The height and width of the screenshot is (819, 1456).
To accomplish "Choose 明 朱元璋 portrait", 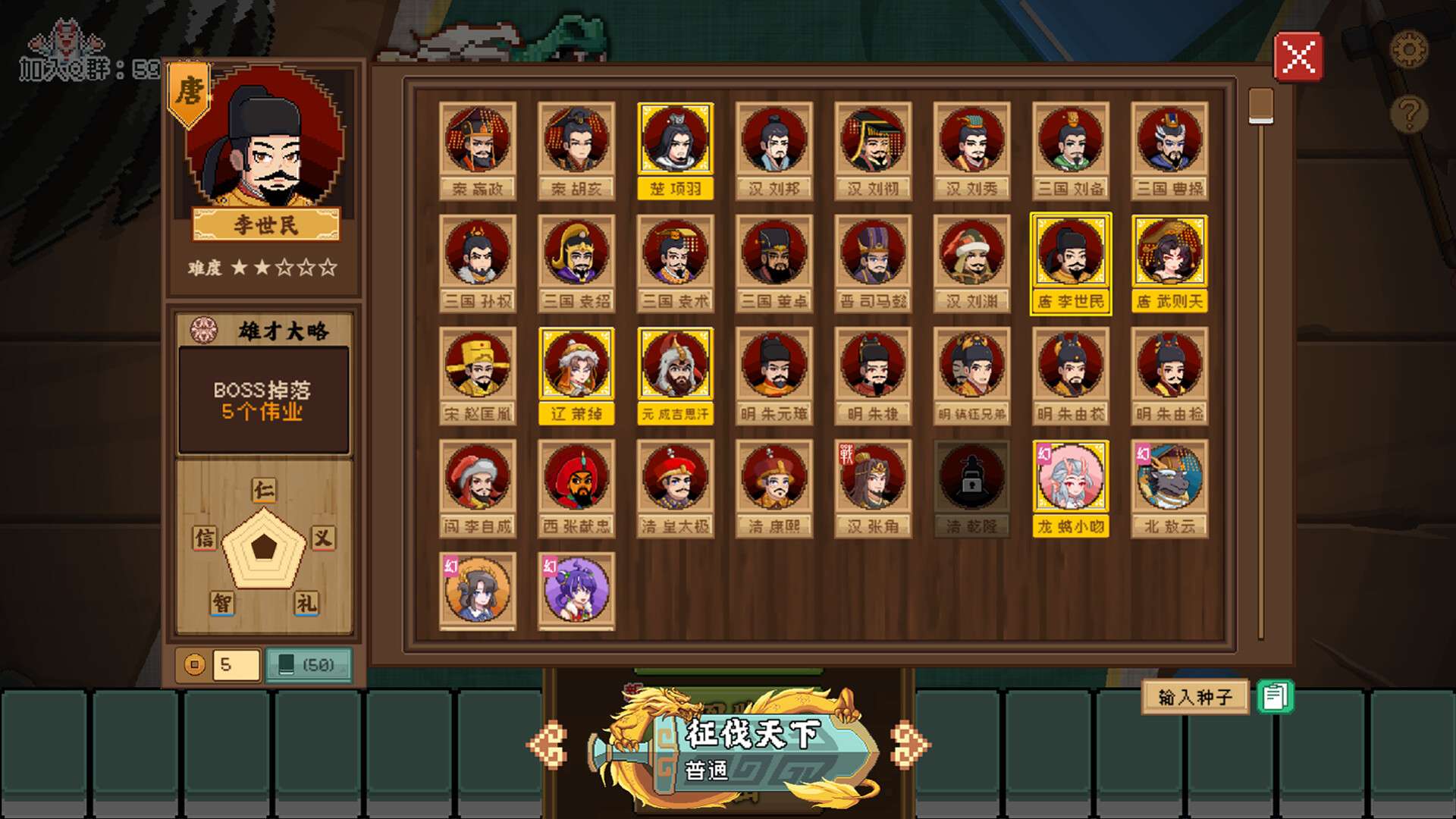I will coord(773,375).
